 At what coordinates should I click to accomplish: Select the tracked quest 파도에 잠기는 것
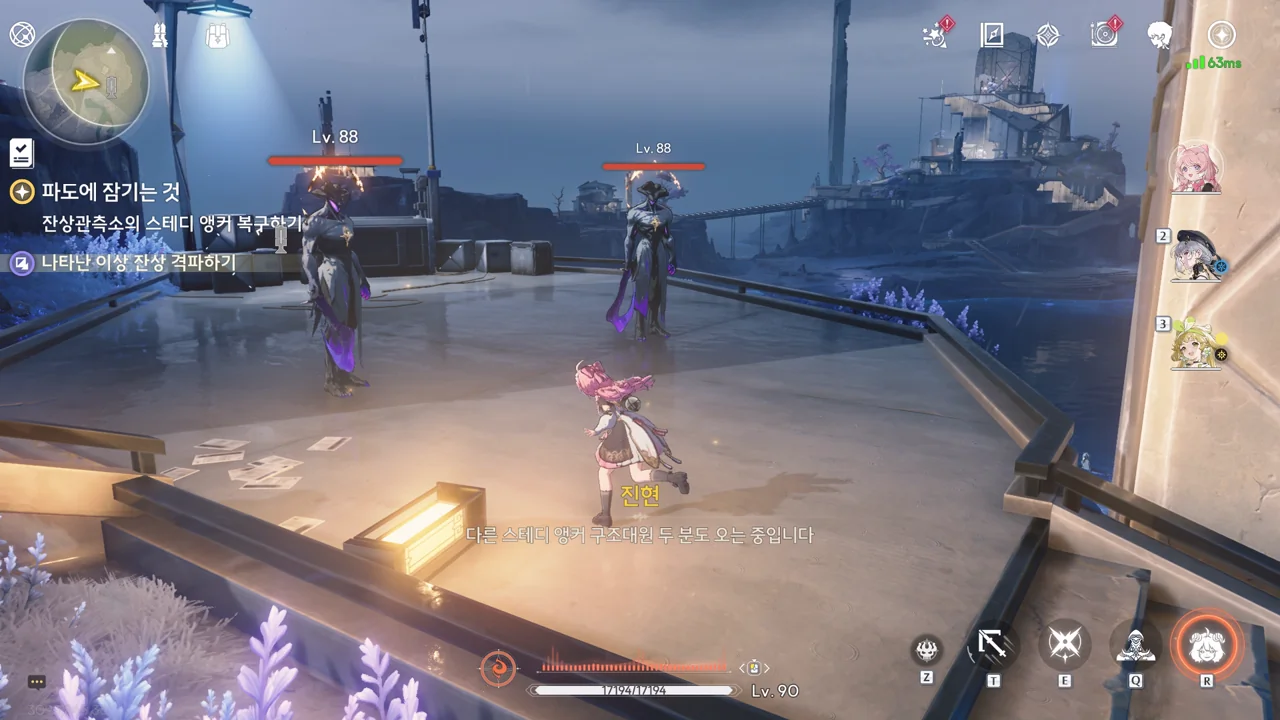(x=110, y=192)
